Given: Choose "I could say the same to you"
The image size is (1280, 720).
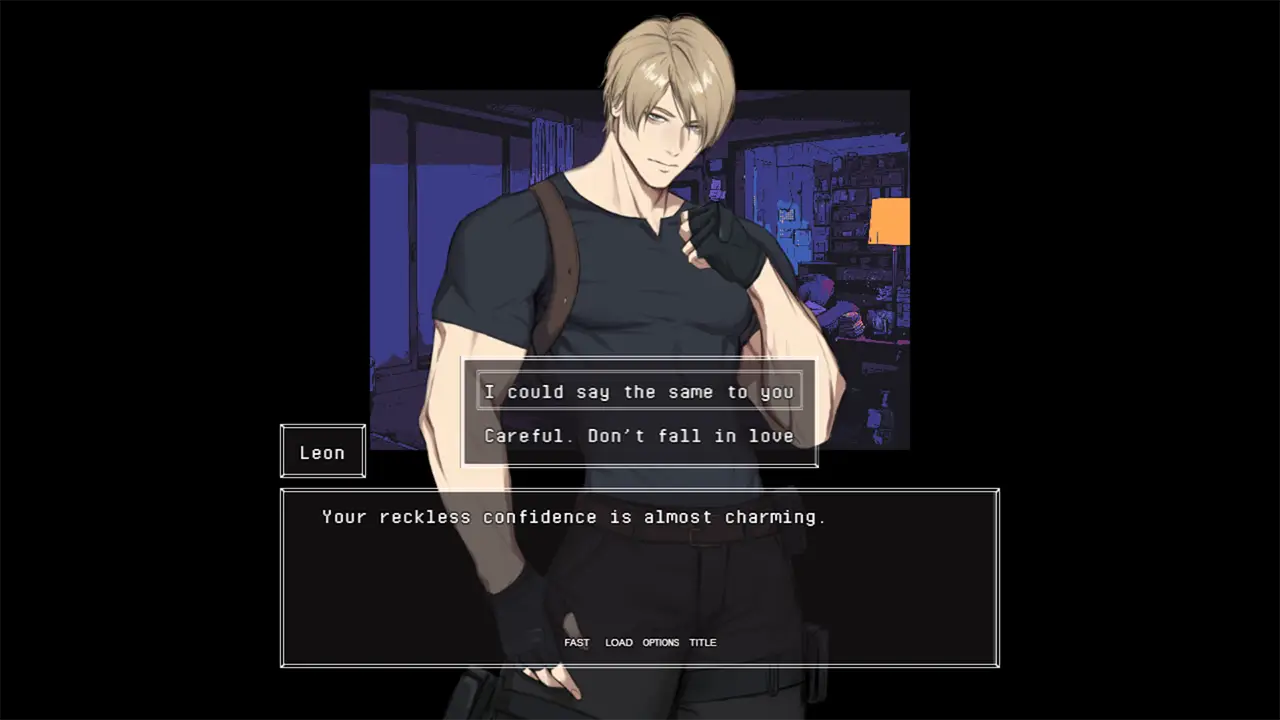Looking at the screenshot, I should tap(639, 392).
